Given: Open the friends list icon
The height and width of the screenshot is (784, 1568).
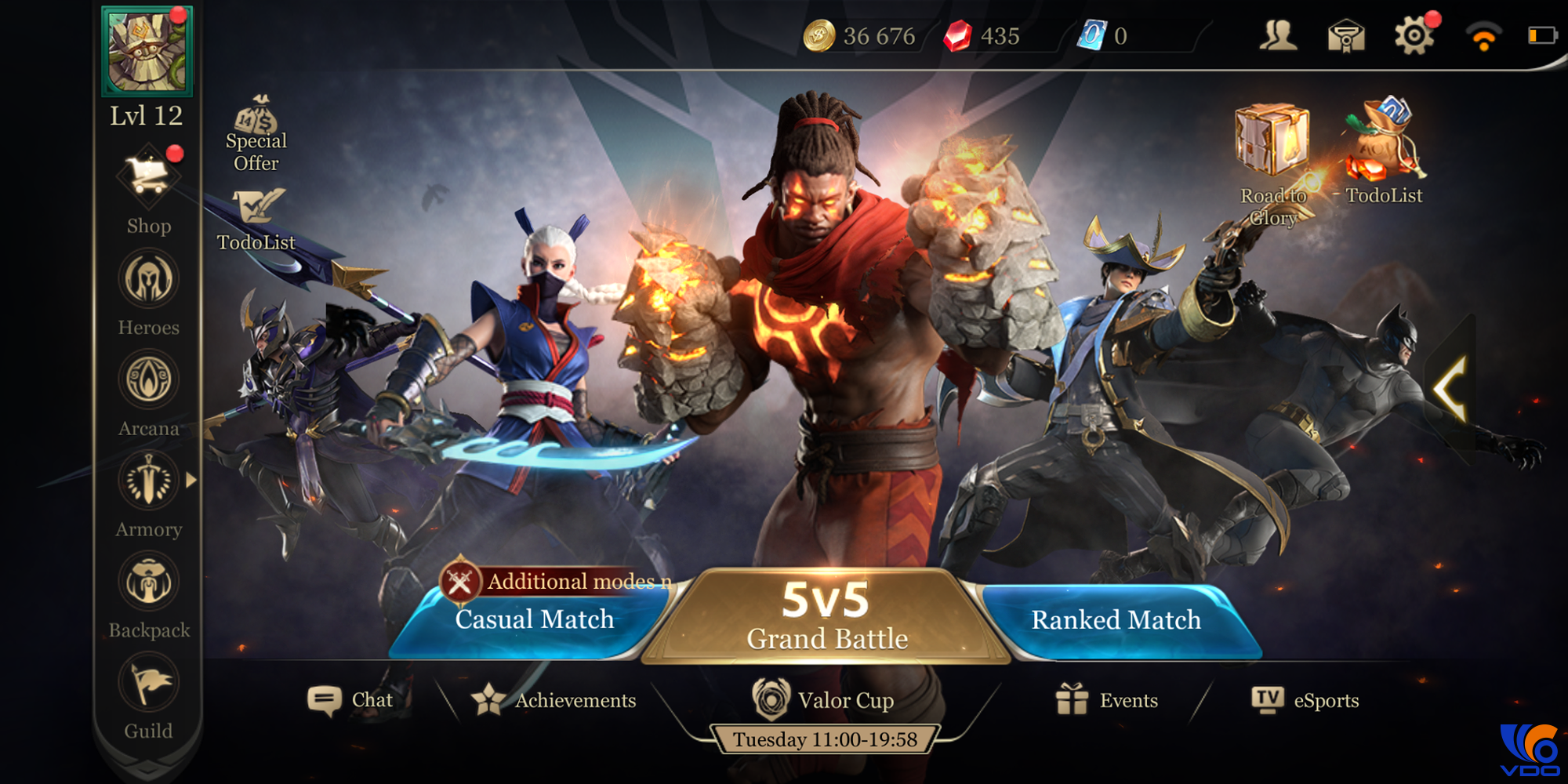Looking at the screenshot, I should pos(1278,36).
